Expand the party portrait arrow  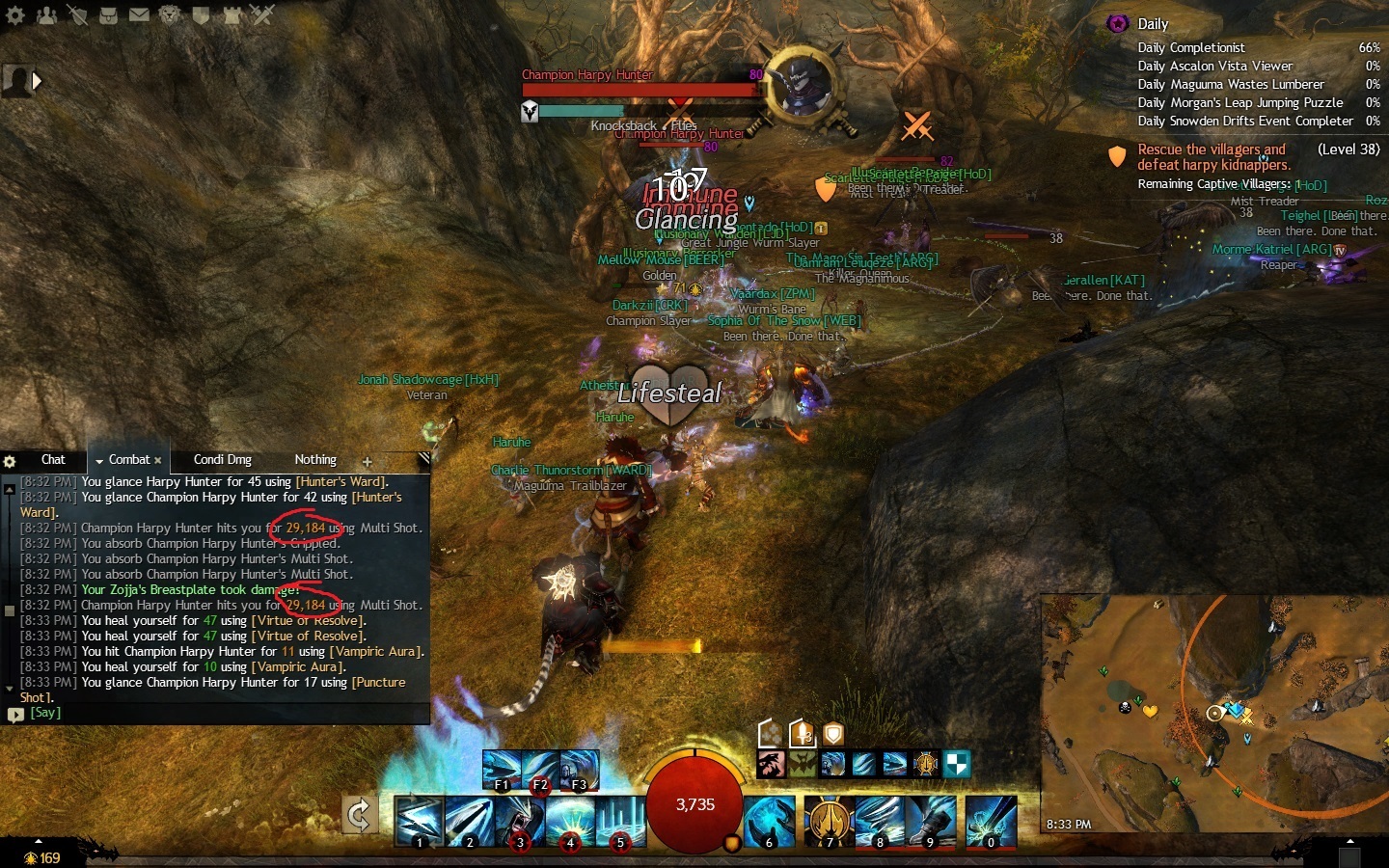tap(37, 82)
